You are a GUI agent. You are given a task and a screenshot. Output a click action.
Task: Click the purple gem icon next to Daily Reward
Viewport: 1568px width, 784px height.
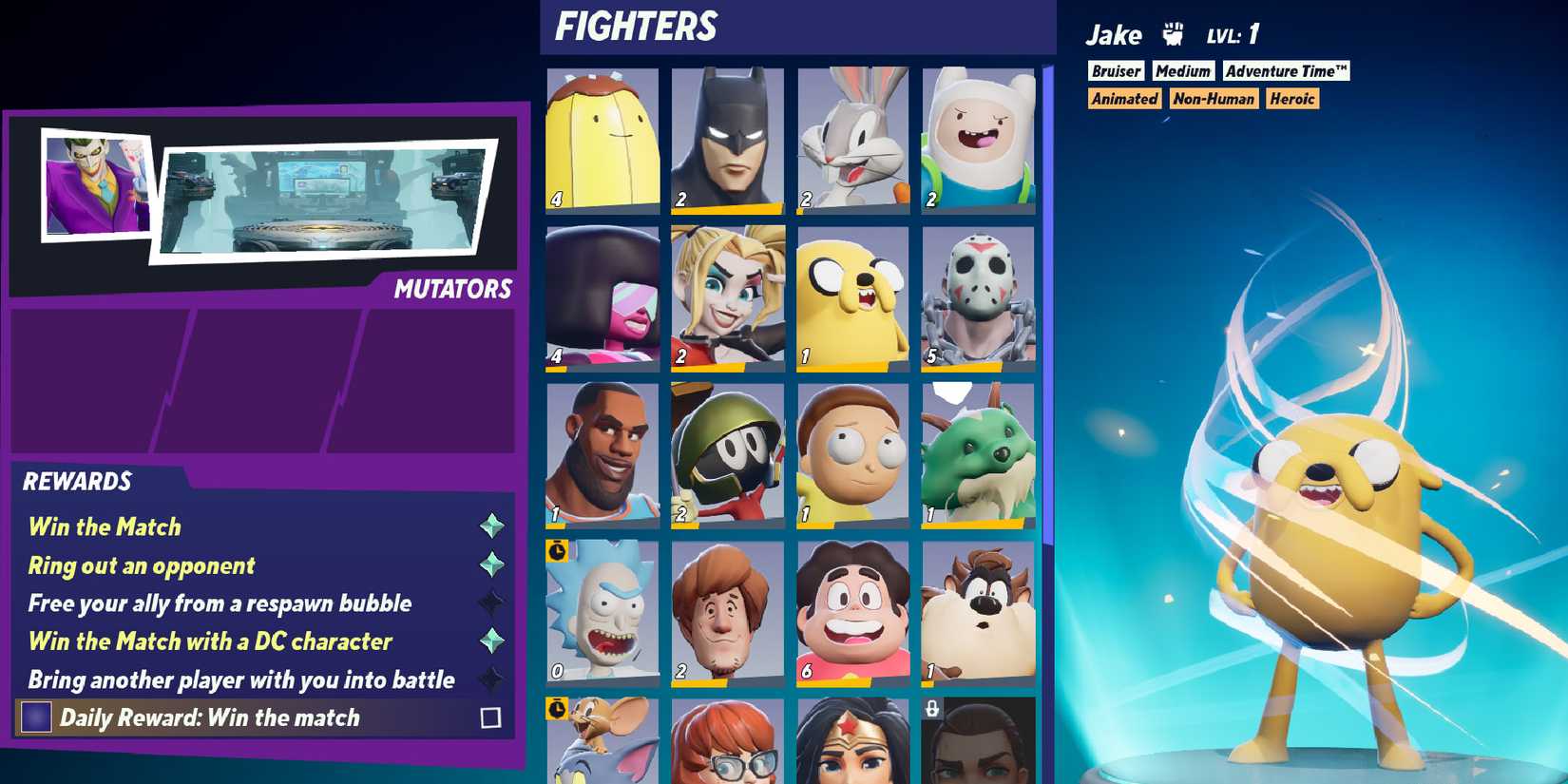34,717
